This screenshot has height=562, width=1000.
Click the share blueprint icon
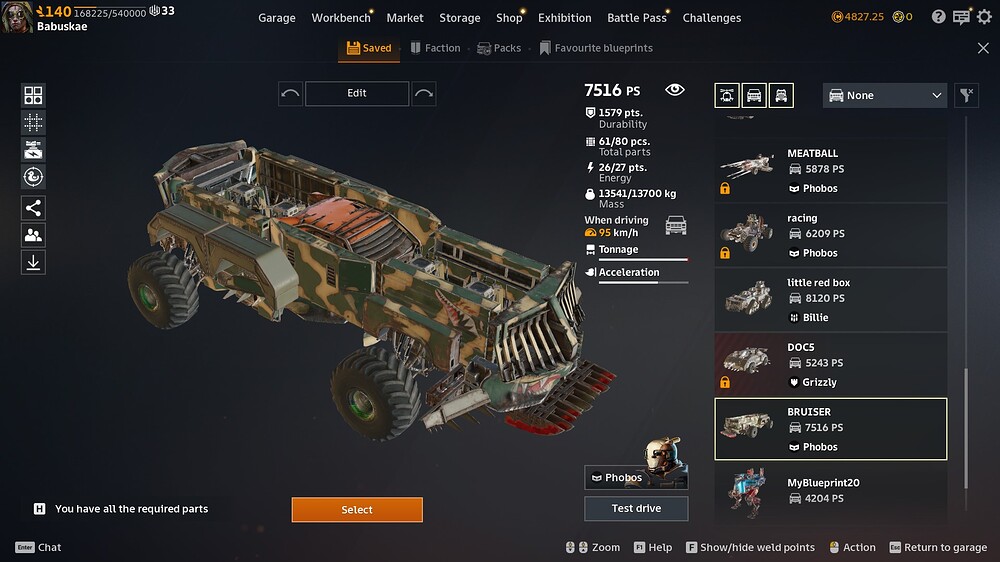(x=33, y=208)
